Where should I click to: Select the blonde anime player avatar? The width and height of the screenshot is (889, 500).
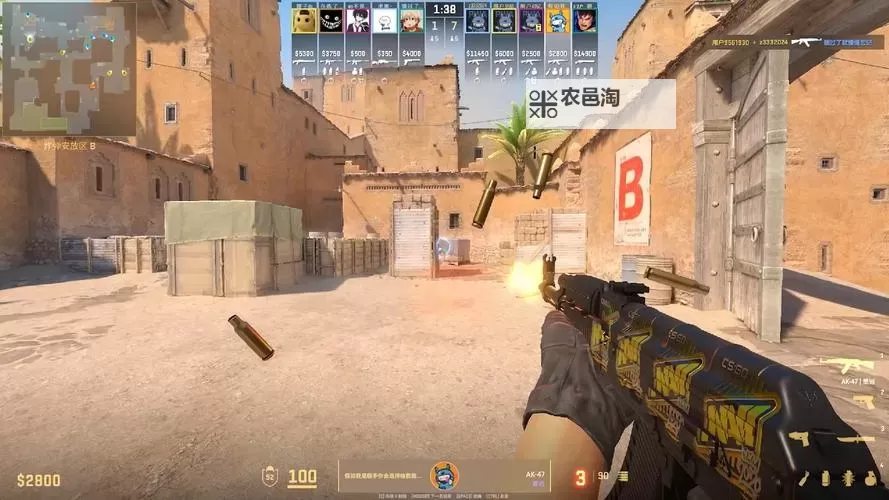tap(411, 21)
